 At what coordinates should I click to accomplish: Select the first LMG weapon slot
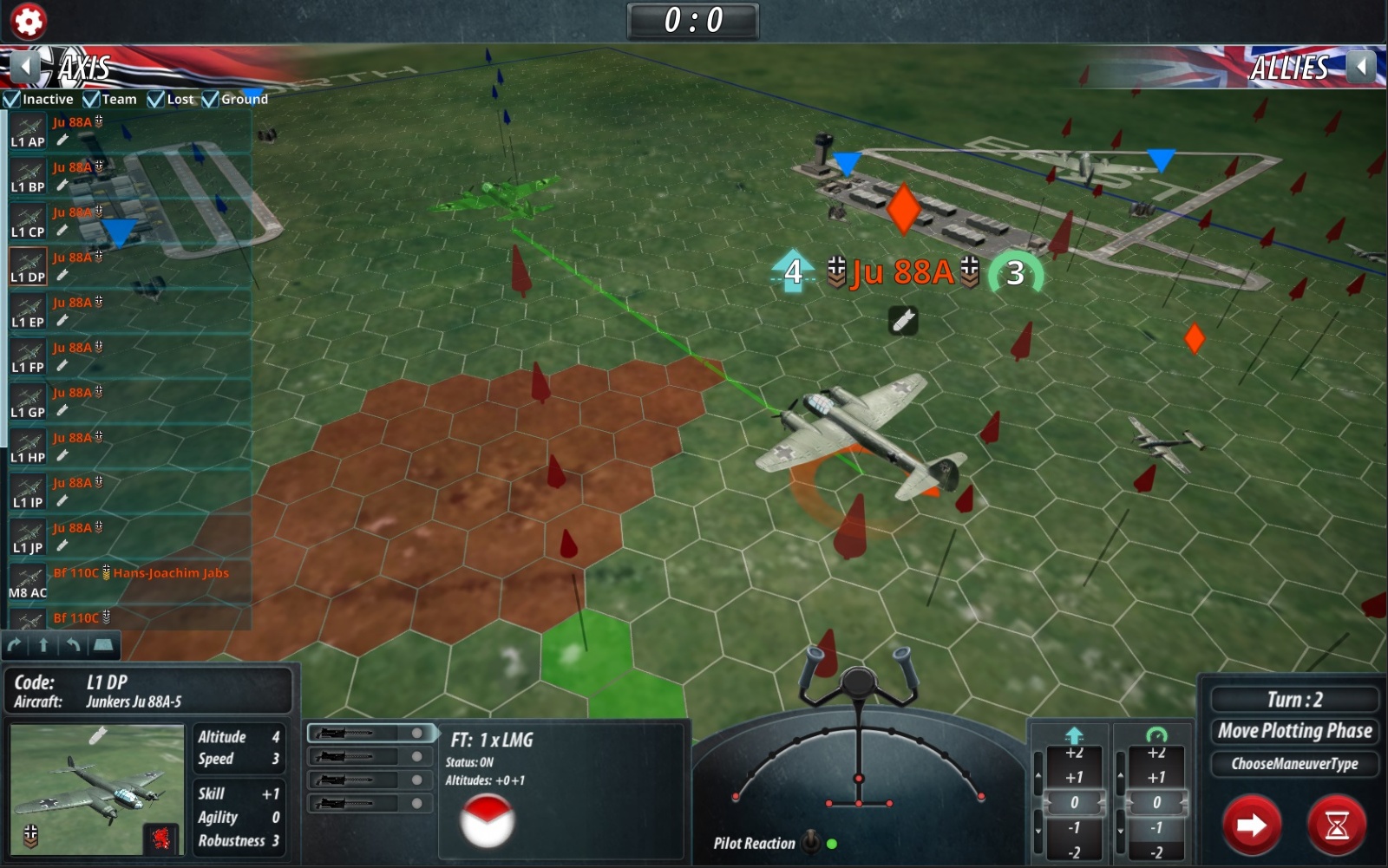[370, 734]
